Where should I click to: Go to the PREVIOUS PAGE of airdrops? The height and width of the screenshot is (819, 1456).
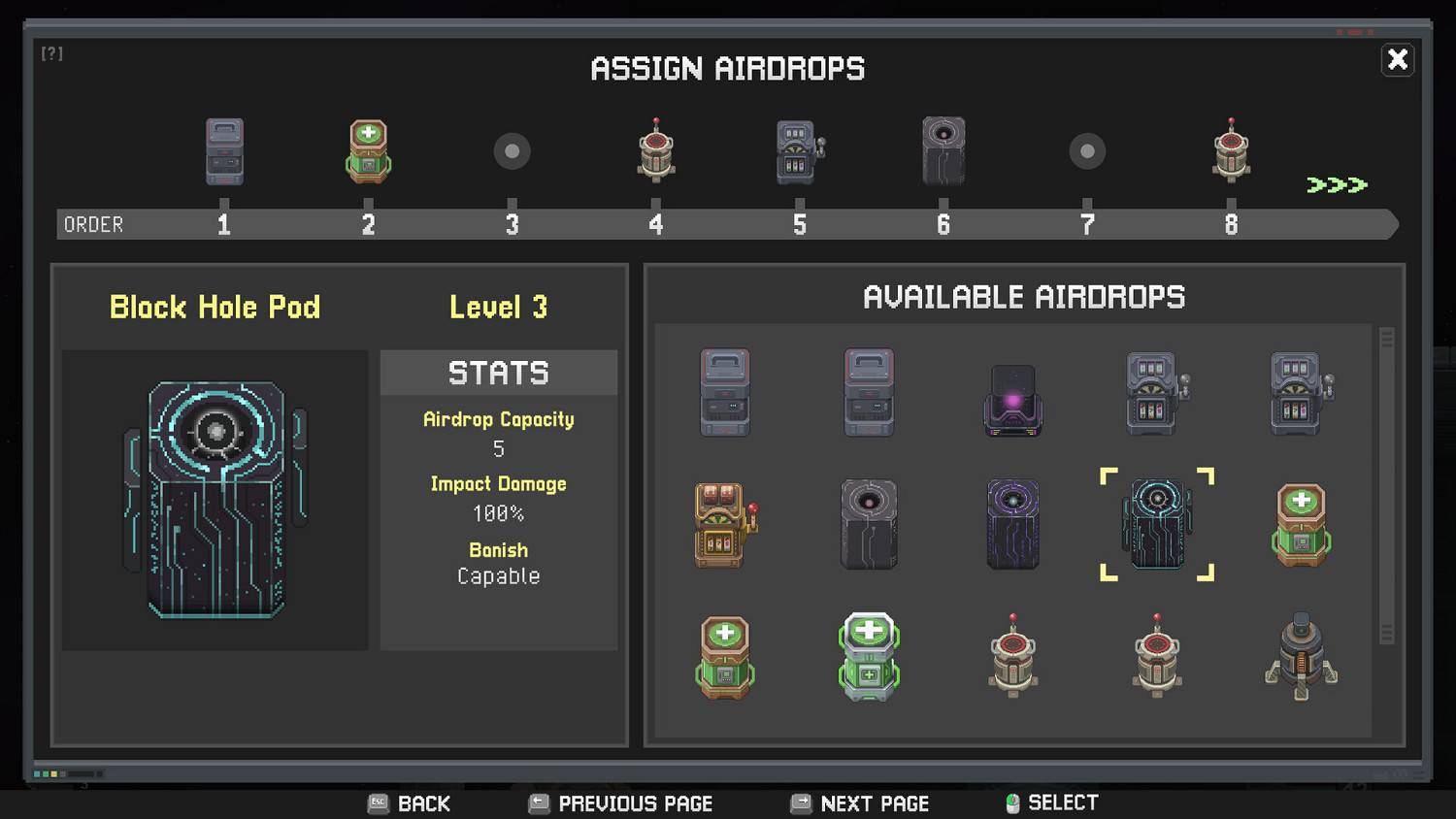(x=619, y=803)
